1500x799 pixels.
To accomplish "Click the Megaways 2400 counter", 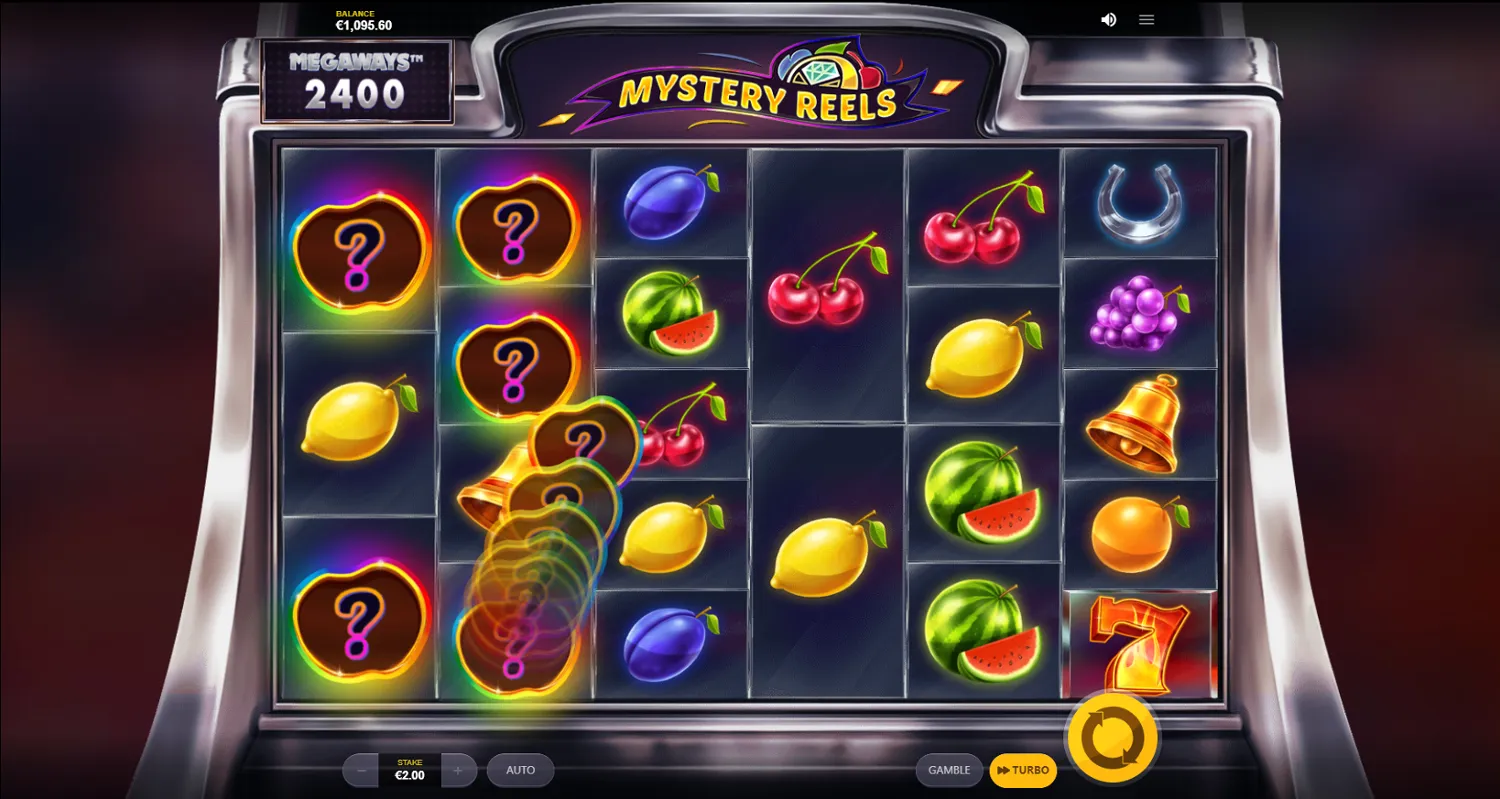I will click(357, 80).
